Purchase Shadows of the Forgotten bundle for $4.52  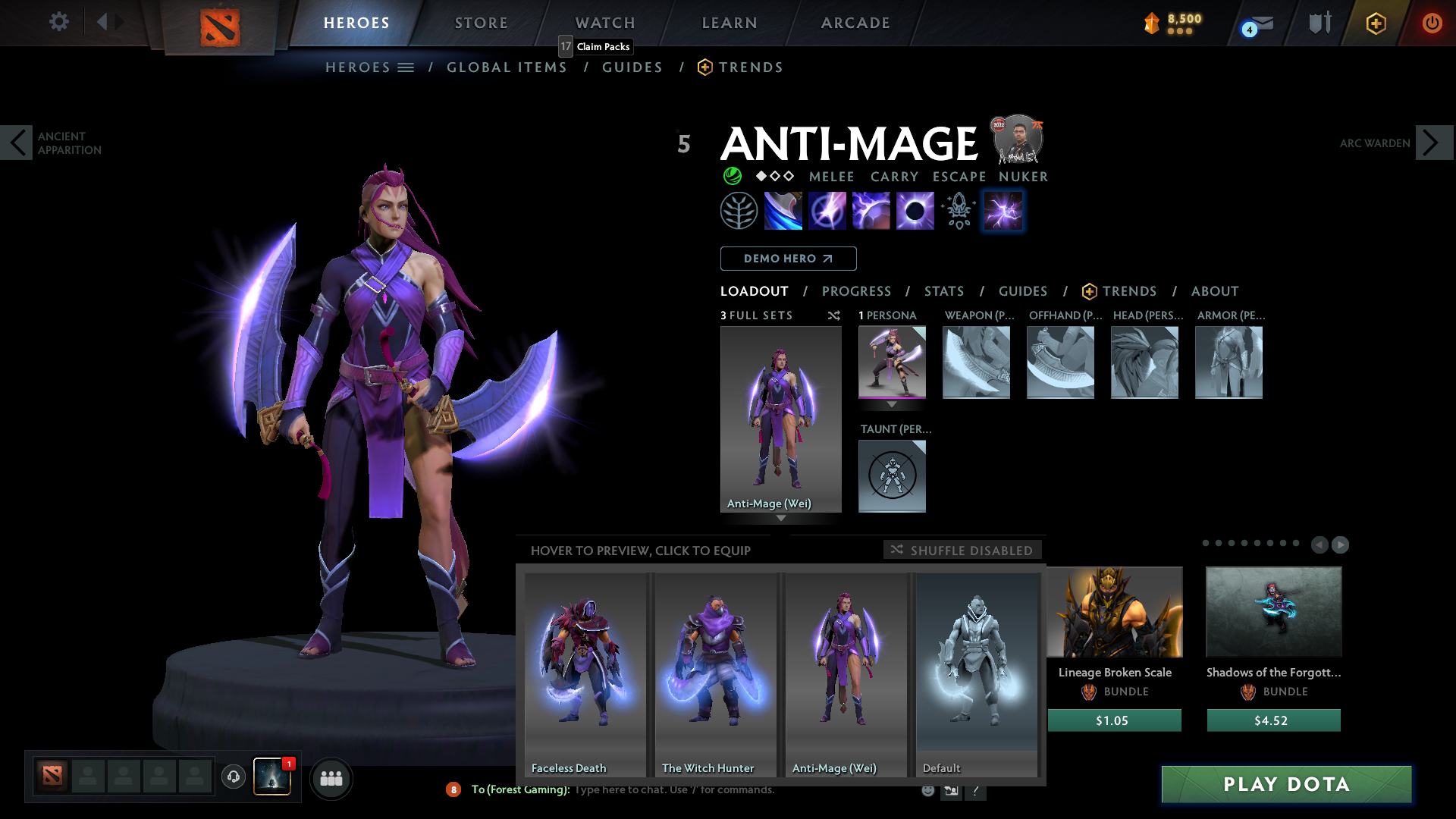pyautogui.click(x=1273, y=720)
